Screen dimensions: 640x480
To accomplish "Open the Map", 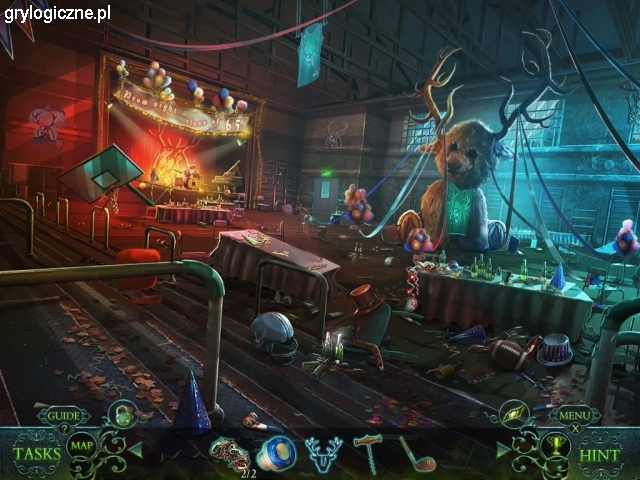I will tap(82, 447).
